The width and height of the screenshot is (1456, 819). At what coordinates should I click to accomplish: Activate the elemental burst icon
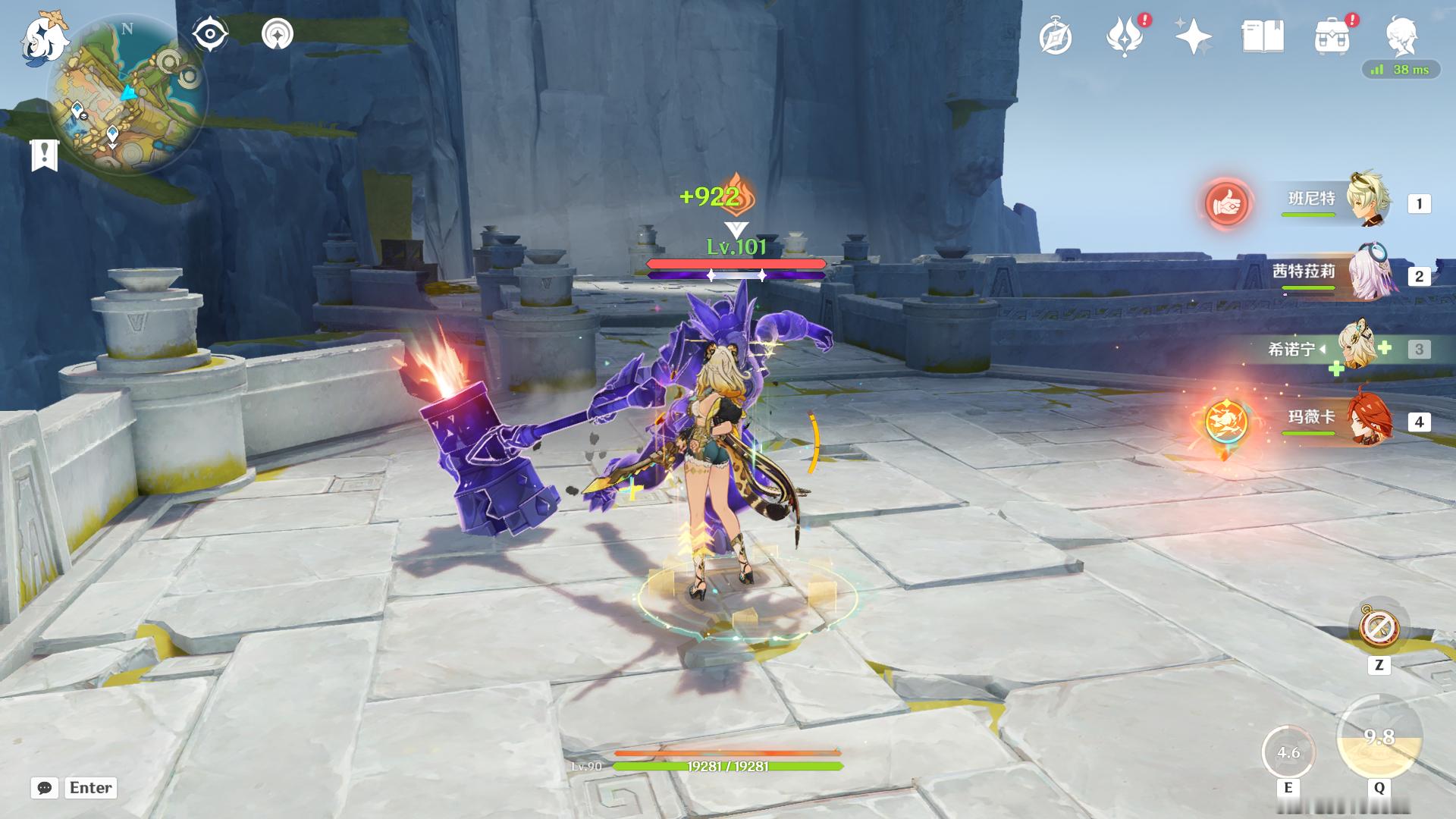point(1379,737)
